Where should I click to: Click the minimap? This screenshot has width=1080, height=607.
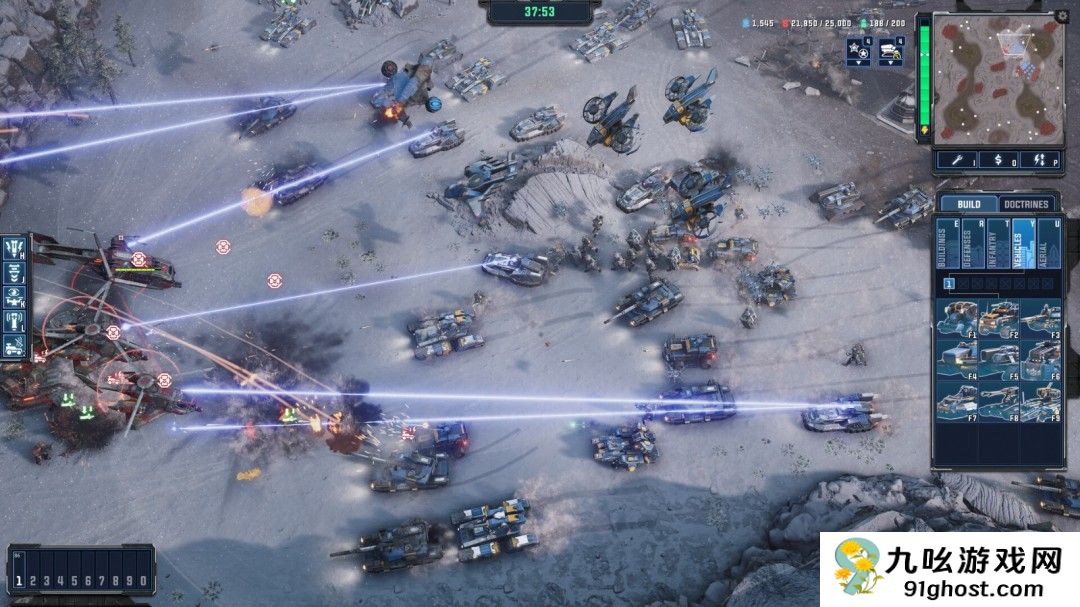[996, 79]
